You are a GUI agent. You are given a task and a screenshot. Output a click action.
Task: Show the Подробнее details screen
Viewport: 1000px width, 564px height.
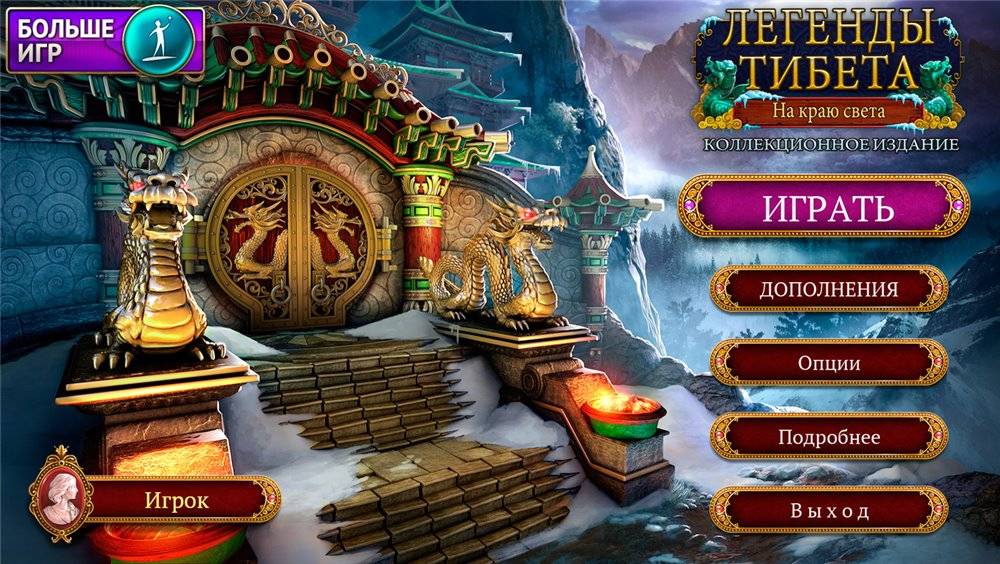coord(828,437)
